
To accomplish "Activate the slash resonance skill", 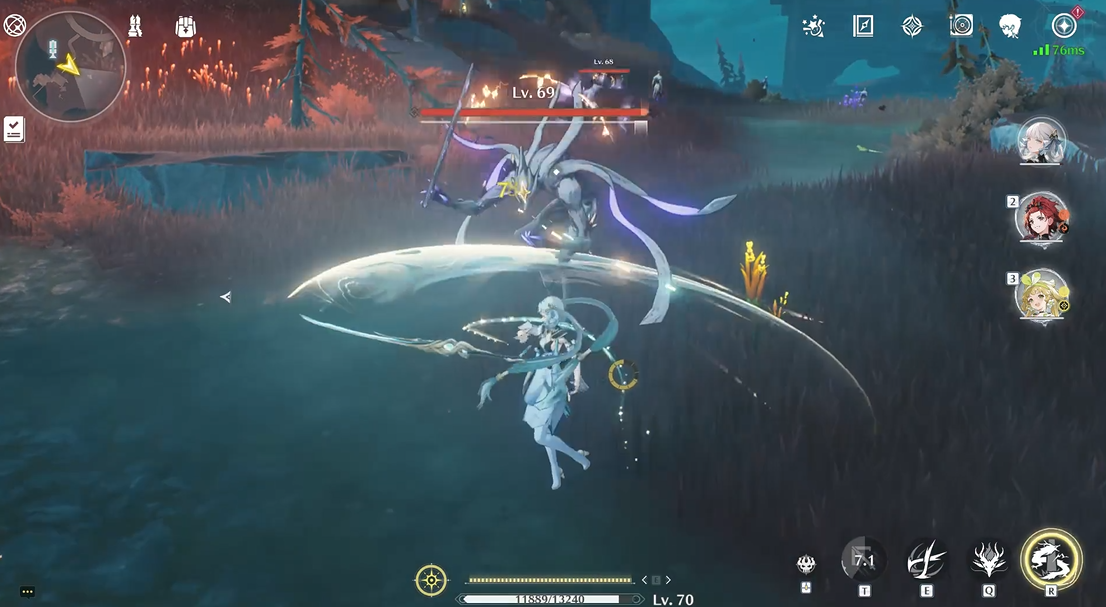I will point(926,562).
